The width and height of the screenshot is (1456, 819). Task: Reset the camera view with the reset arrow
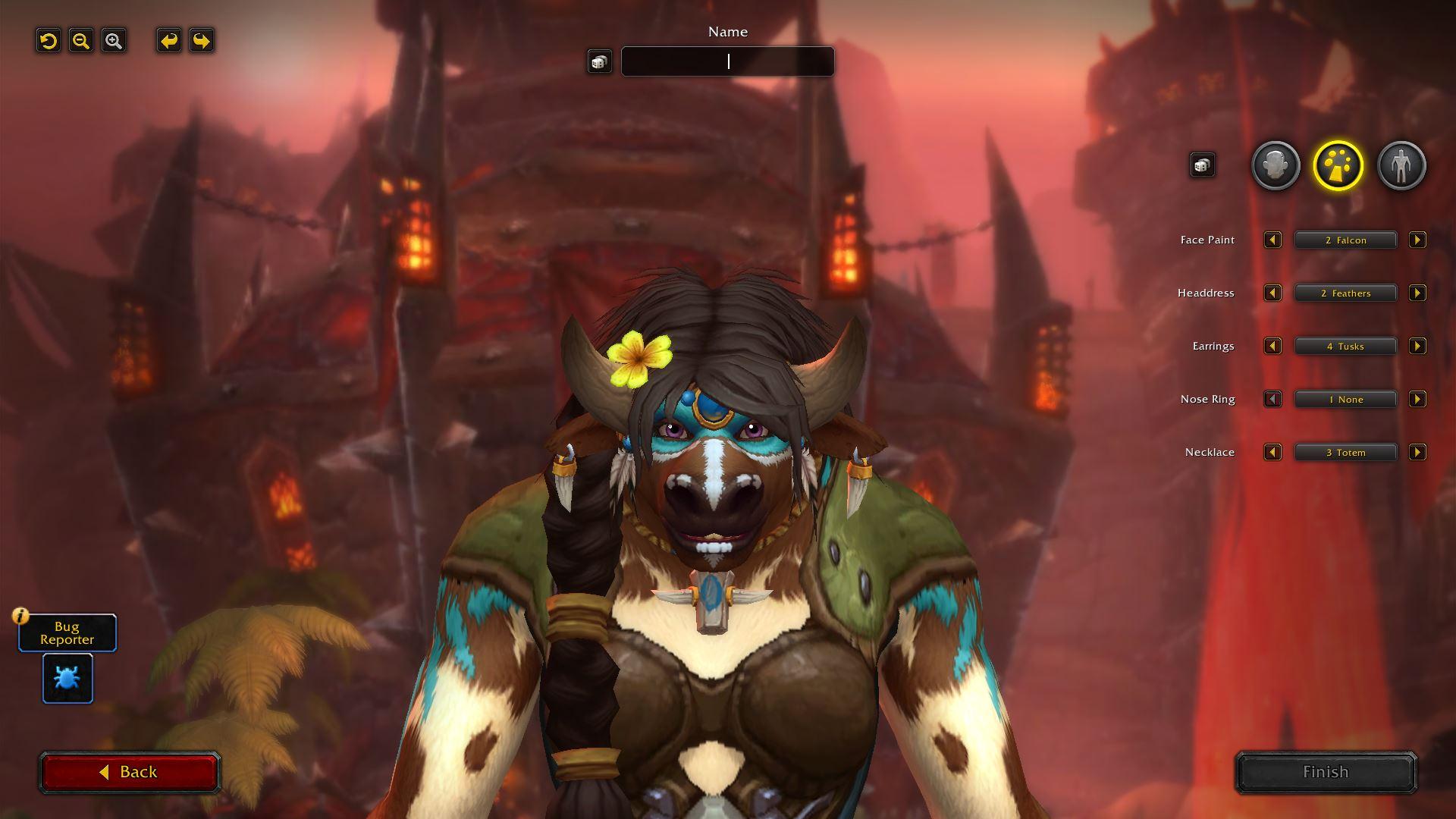(x=49, y=41)
